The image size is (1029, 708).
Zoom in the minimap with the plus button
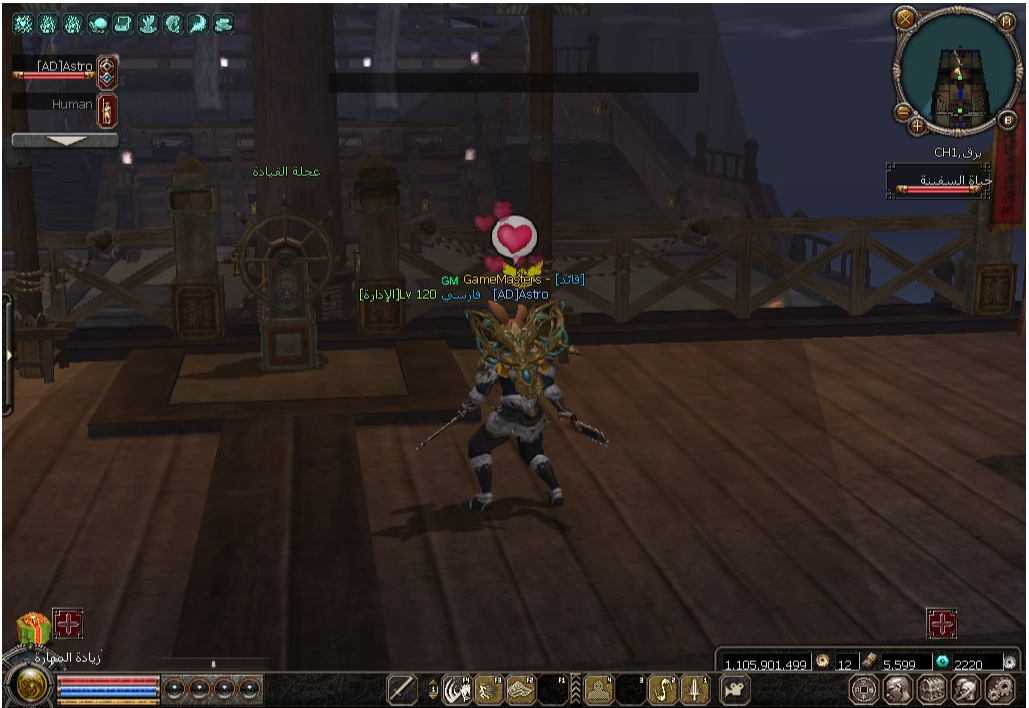pyautogui.click(x=917, y=126)
